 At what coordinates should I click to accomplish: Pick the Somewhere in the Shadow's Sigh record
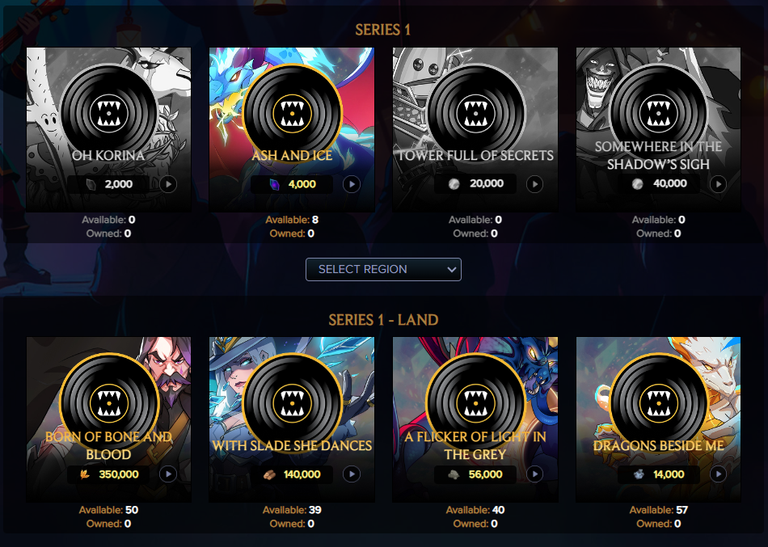tap(658, 108)
